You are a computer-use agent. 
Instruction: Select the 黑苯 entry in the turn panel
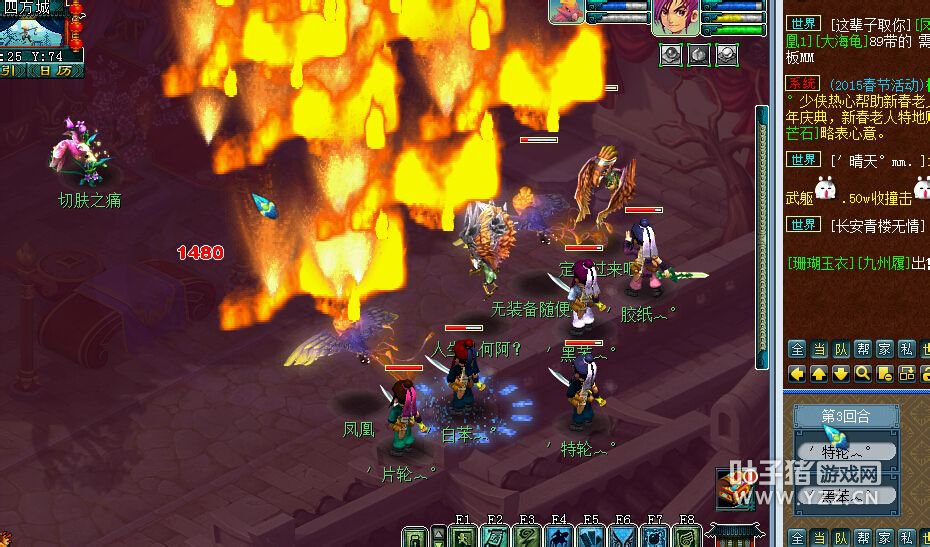845,494
